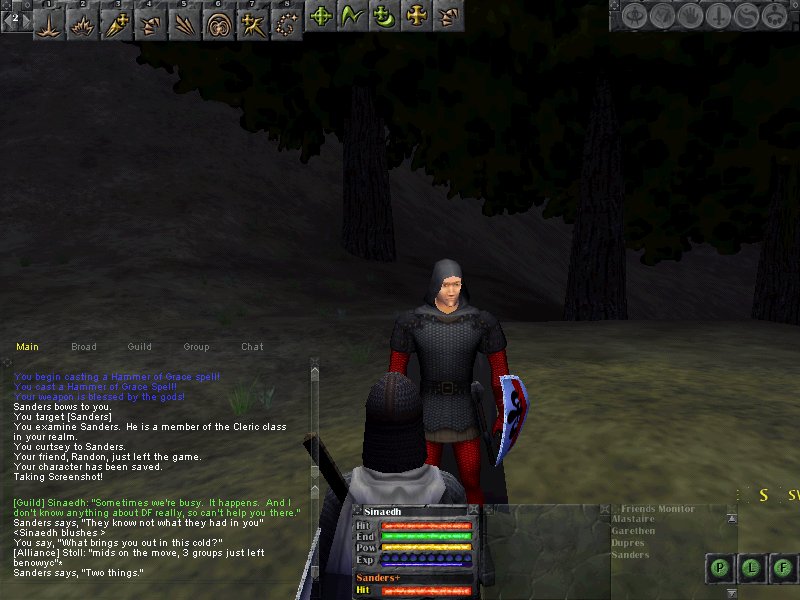Switch to the Chat tab

(x=252, y=347)
